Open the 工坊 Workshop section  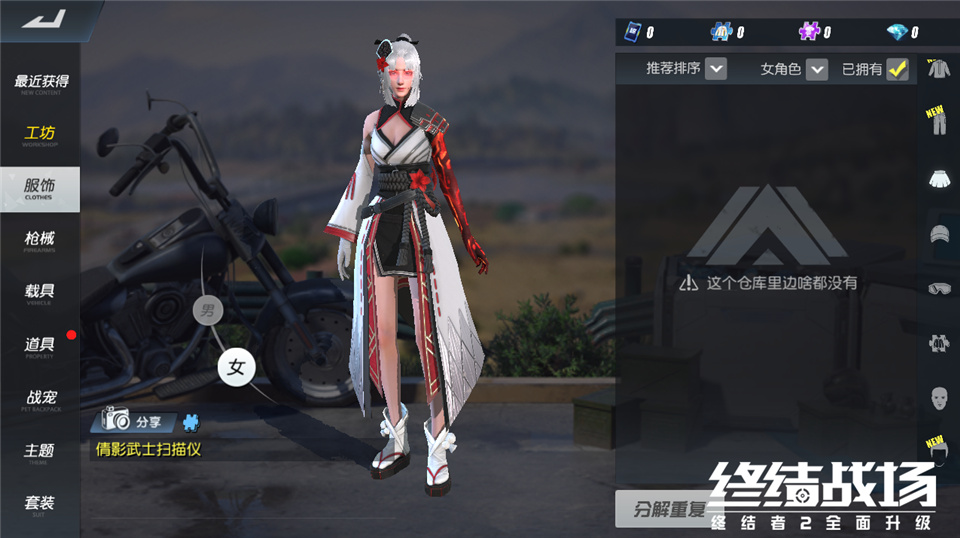coord(40,136)
